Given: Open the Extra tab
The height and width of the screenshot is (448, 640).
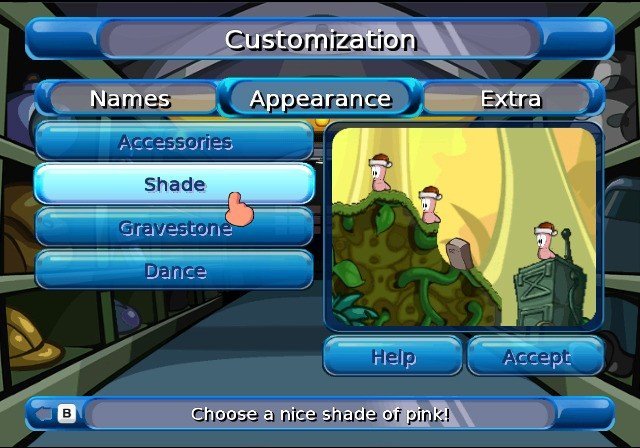Looking at the screenshot, I should (x=510, y=99).
